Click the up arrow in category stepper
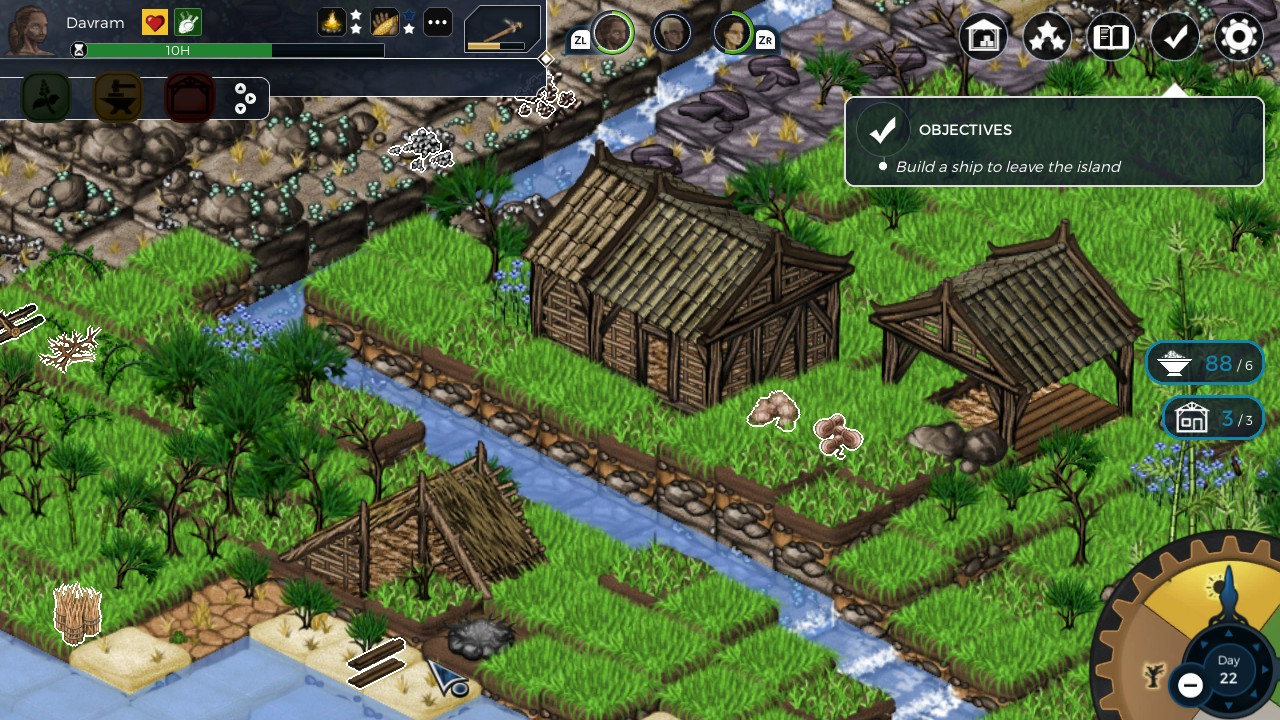 [x=241, y=89]
